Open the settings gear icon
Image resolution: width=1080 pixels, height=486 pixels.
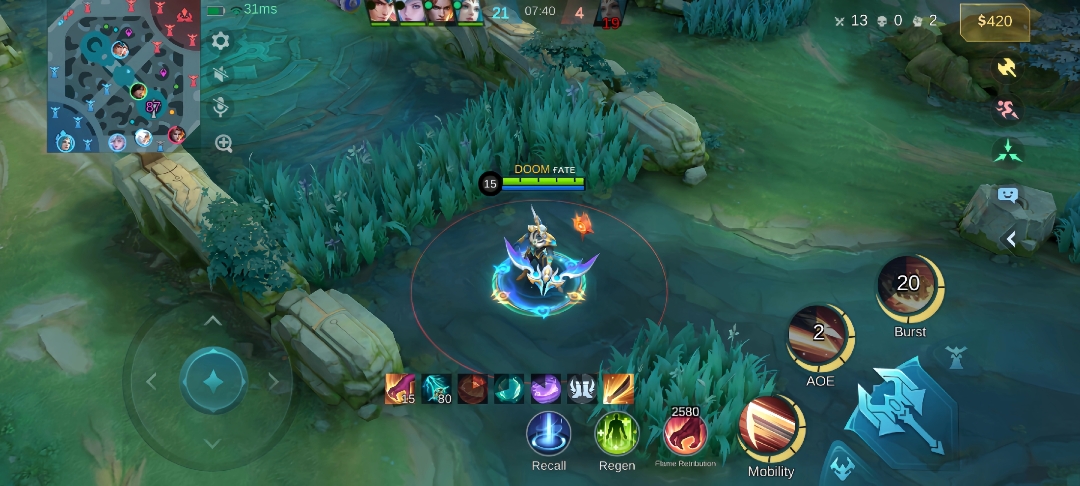(x=221, y=41)
